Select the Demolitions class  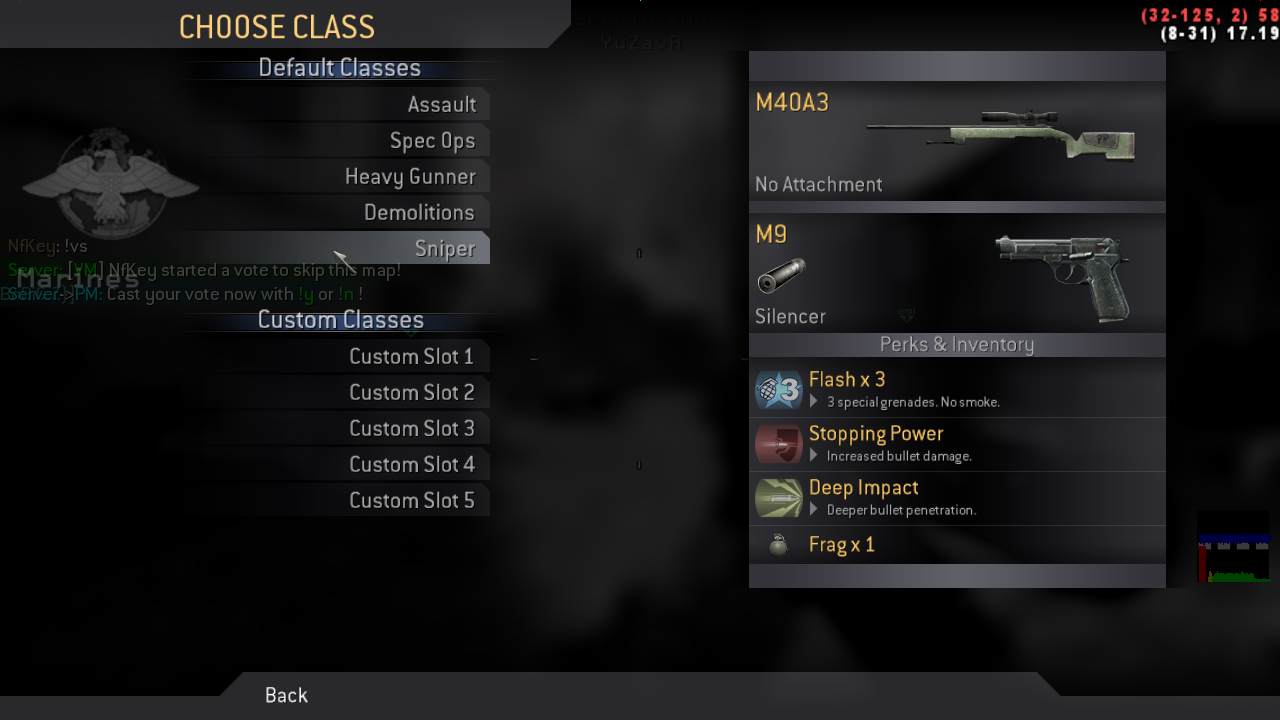point(420,212)
